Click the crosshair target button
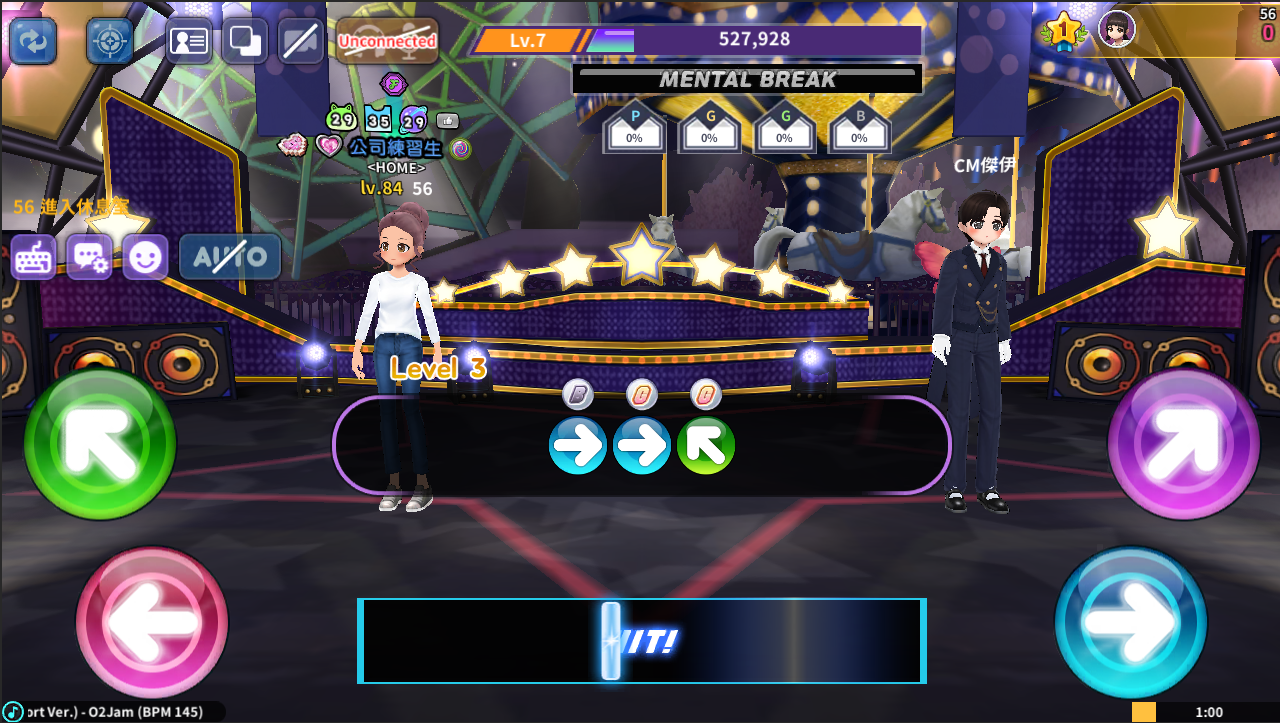 coord(109,41)
